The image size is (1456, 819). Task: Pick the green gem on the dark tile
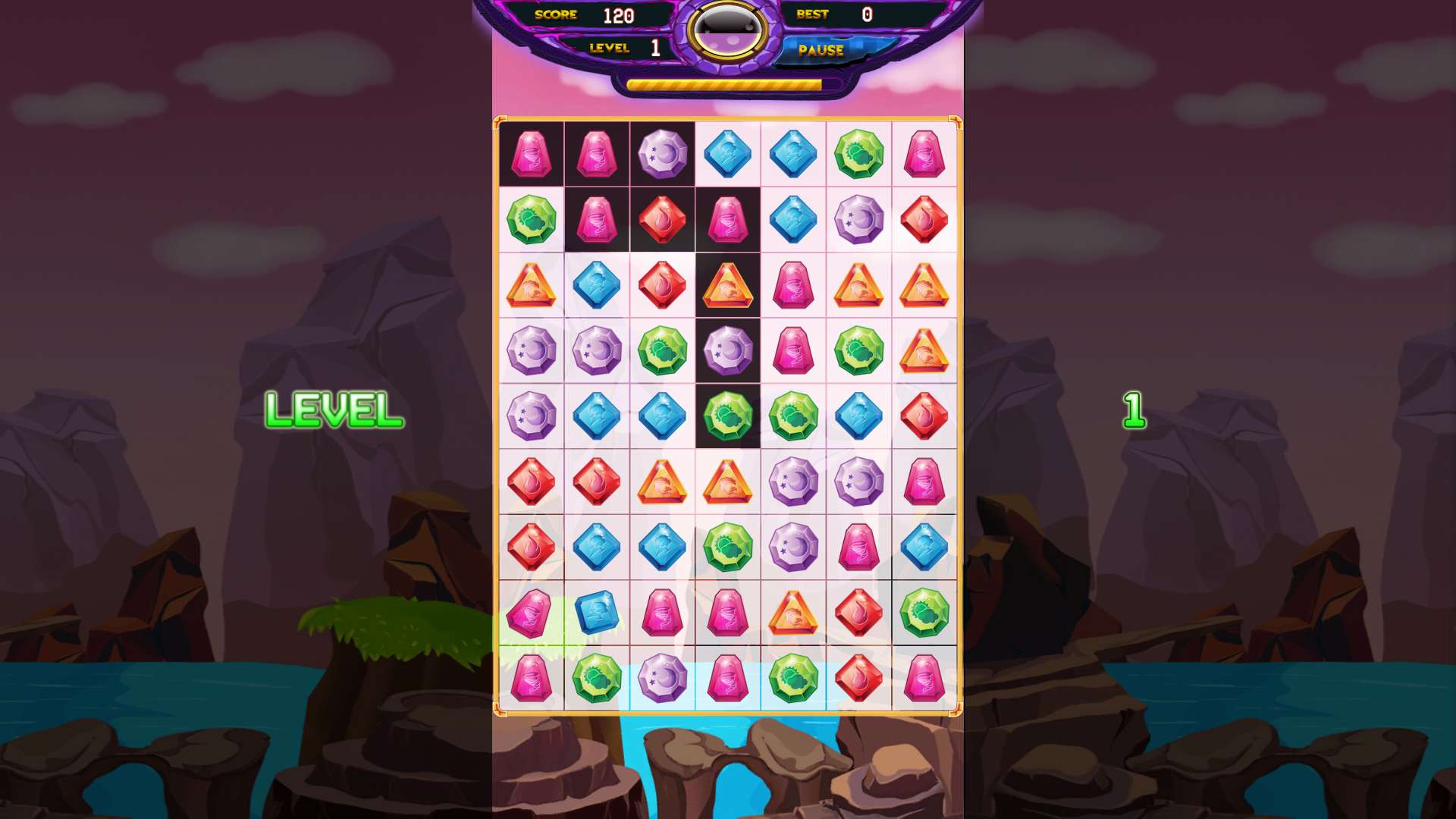pyautogui.click(x=727, y=416)
